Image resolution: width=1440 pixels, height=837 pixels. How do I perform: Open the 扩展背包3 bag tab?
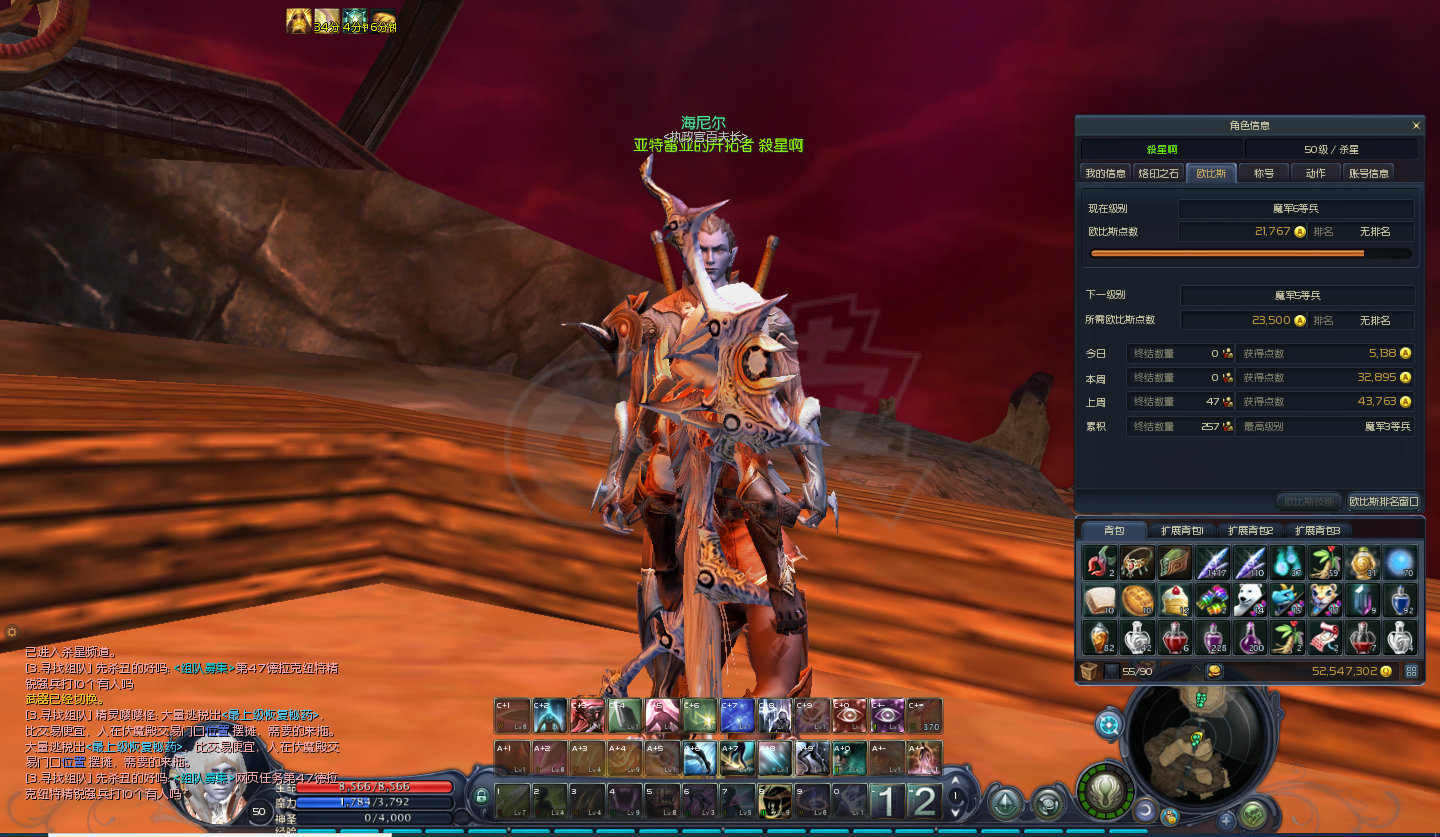point(1317,530)
